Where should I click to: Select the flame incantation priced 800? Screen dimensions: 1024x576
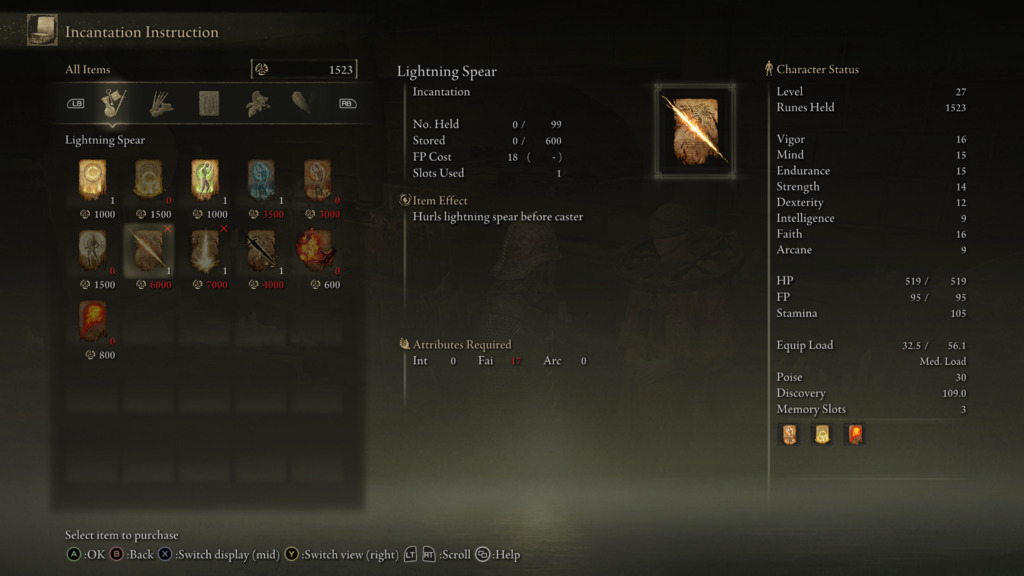point(92,321)
